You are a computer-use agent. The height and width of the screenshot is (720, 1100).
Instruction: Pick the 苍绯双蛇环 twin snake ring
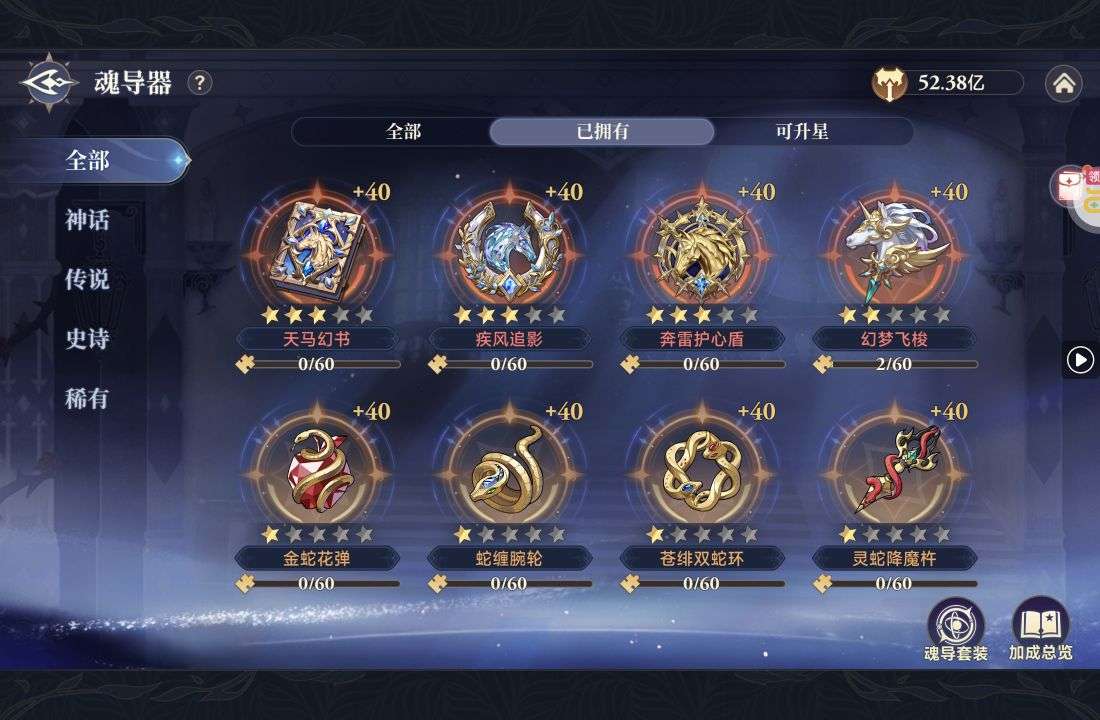[701, 467]
